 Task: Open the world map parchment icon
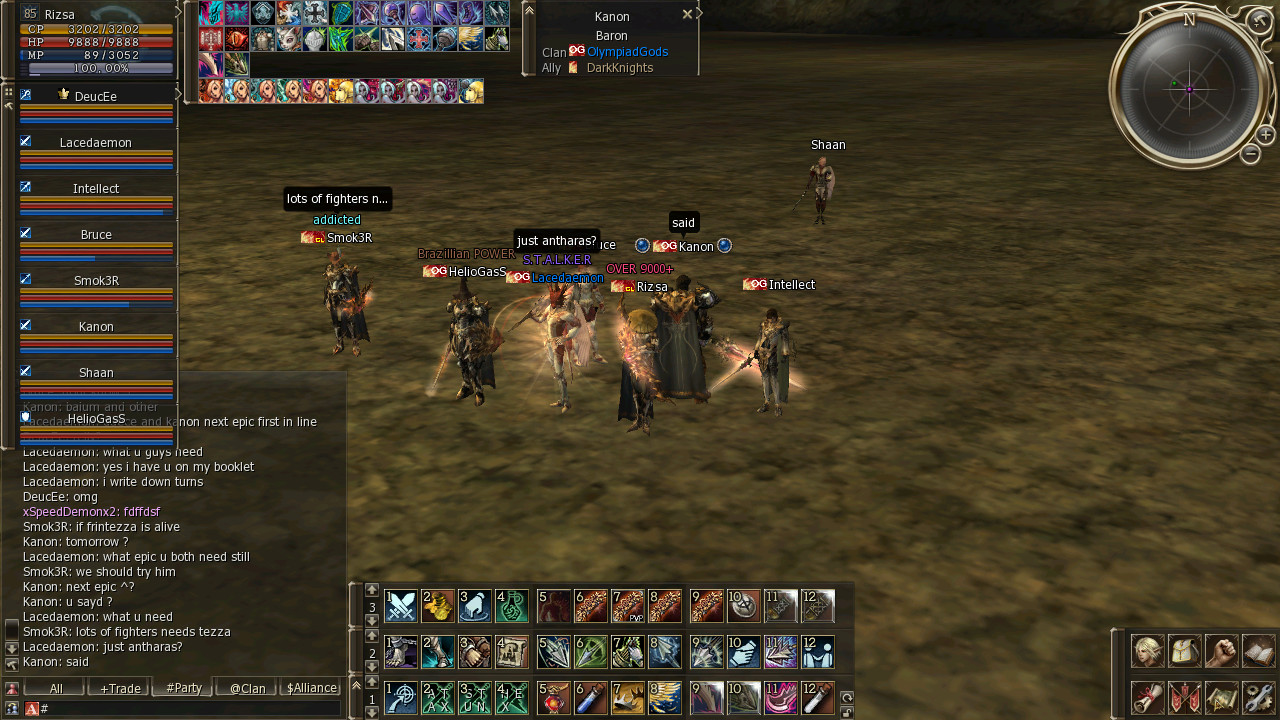(1221, 697)
